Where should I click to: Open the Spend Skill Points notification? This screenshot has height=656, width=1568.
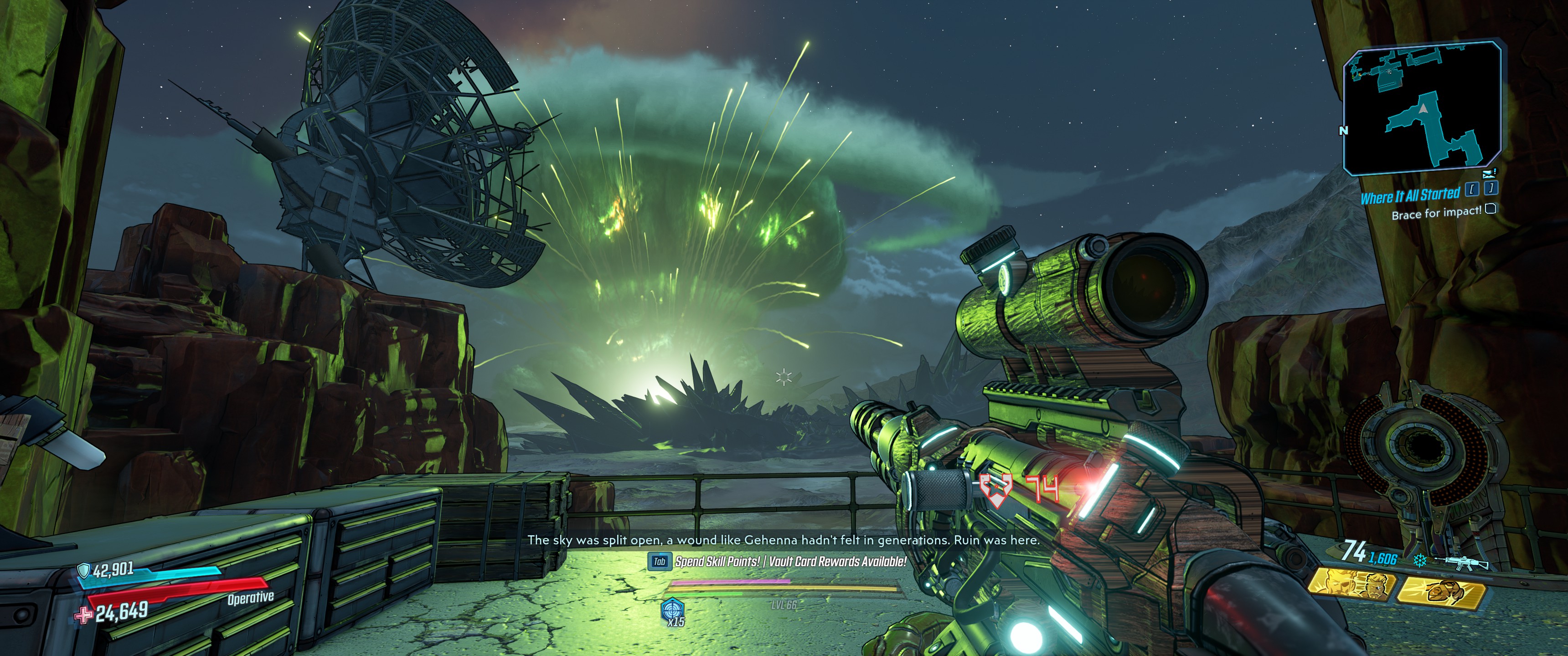717,562
